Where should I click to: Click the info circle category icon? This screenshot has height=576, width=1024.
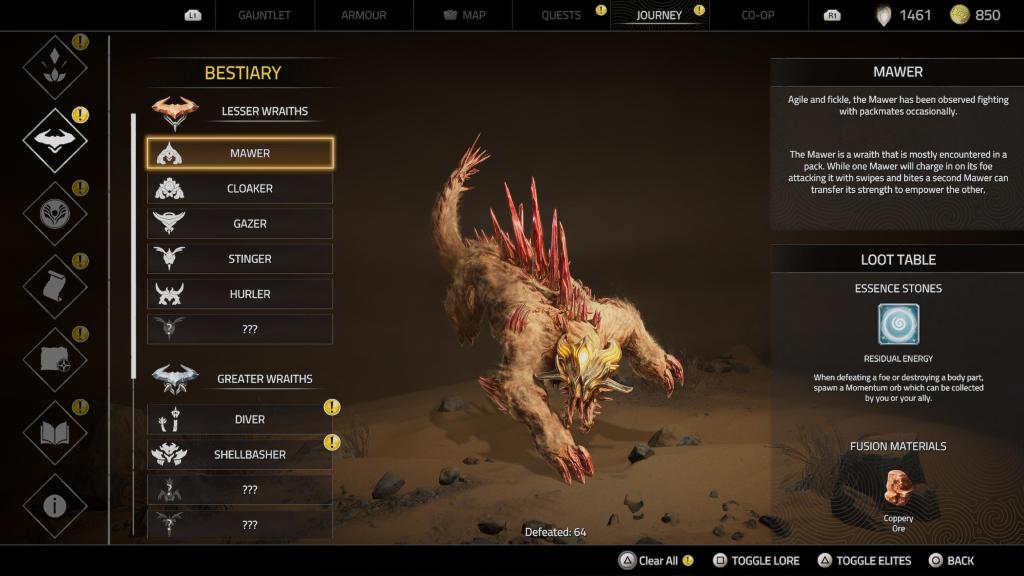(x=54, y=505)
